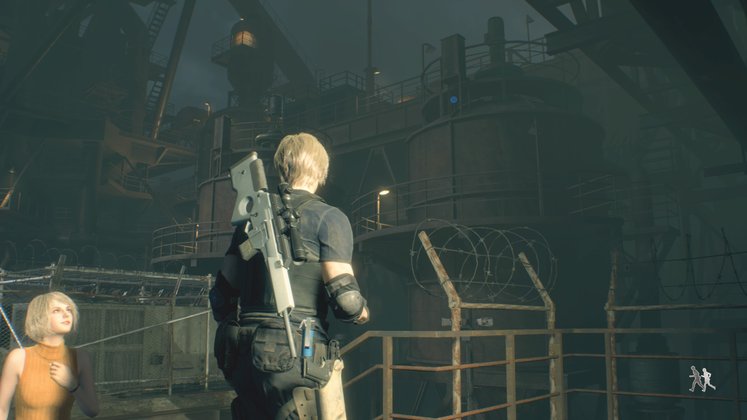Click the two running figures companion formation icon
This screenshot has width=747, height=420.
pos(701,378)
